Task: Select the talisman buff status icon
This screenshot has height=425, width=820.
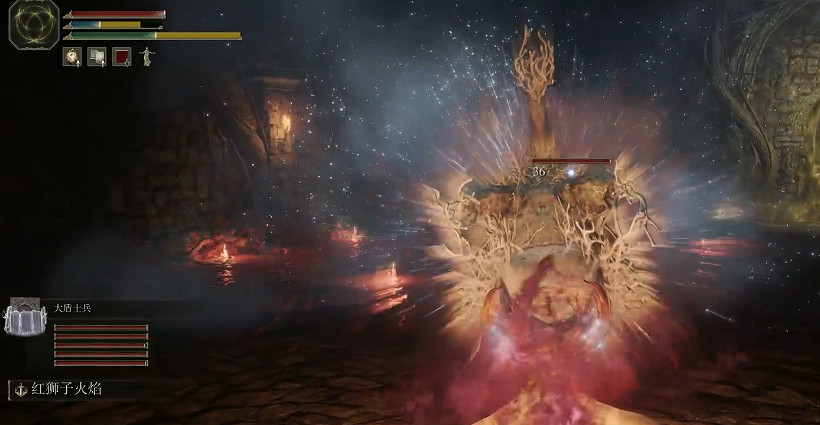Action: (72, 57)
